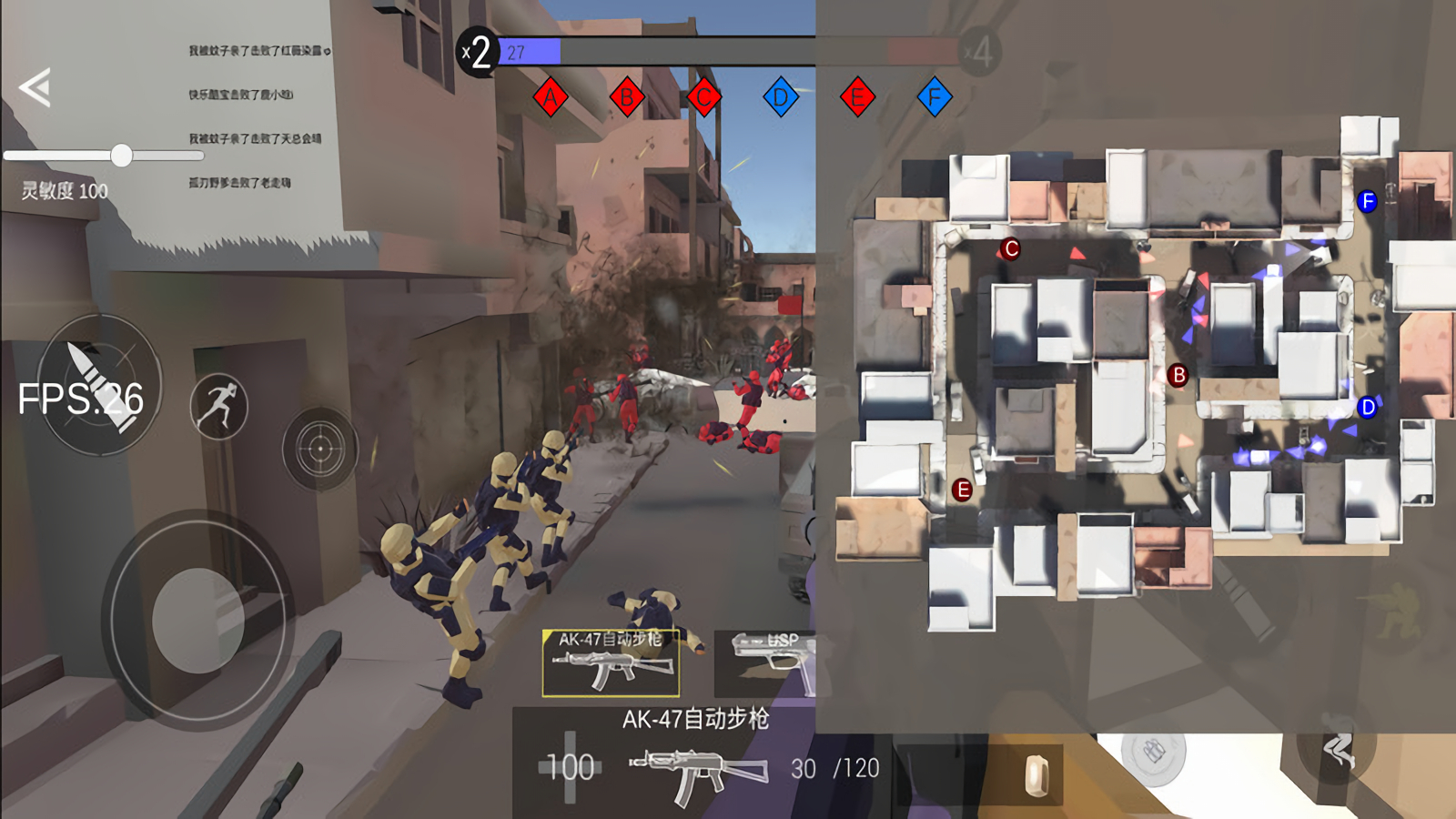1456x819 pixels.
Task: Toggle the sprint running-man button
Action: point(218,406)
